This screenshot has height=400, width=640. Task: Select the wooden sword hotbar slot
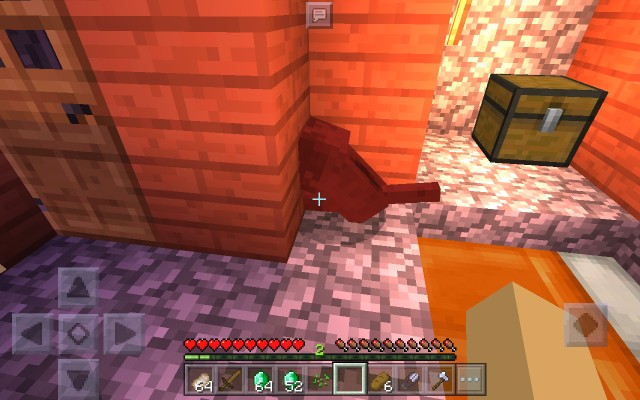[x=230, y=379]
